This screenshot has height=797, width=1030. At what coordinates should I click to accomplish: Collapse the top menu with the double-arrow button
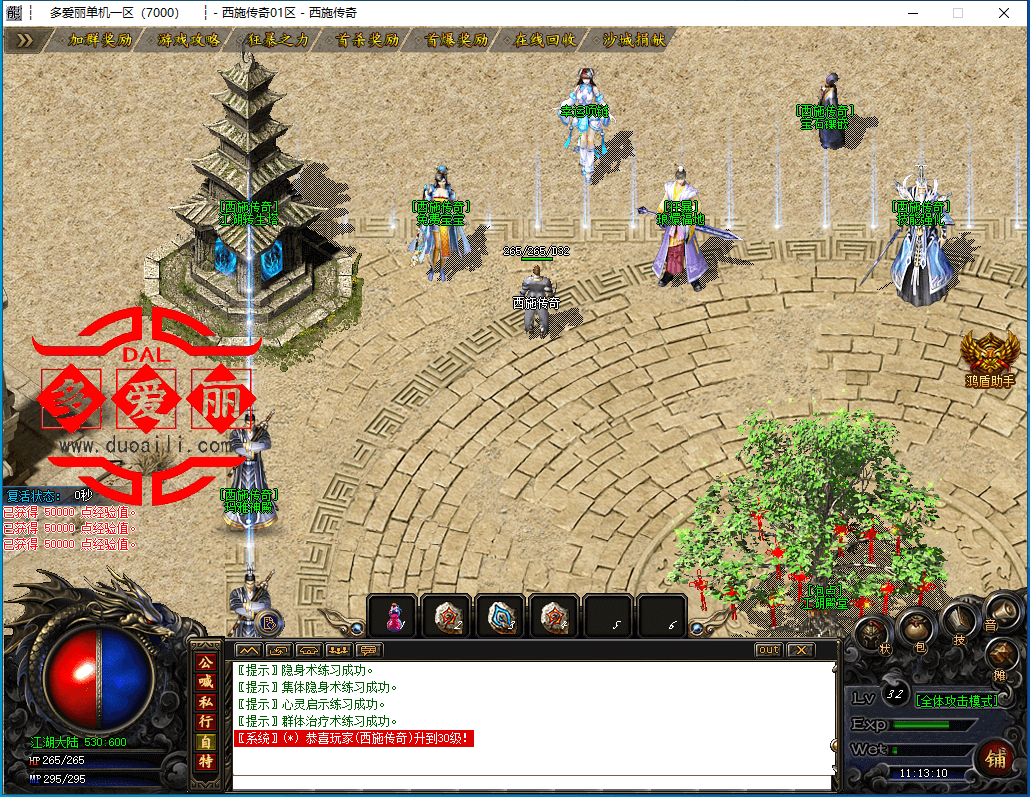pyautogui.click(x=26, y=40)
